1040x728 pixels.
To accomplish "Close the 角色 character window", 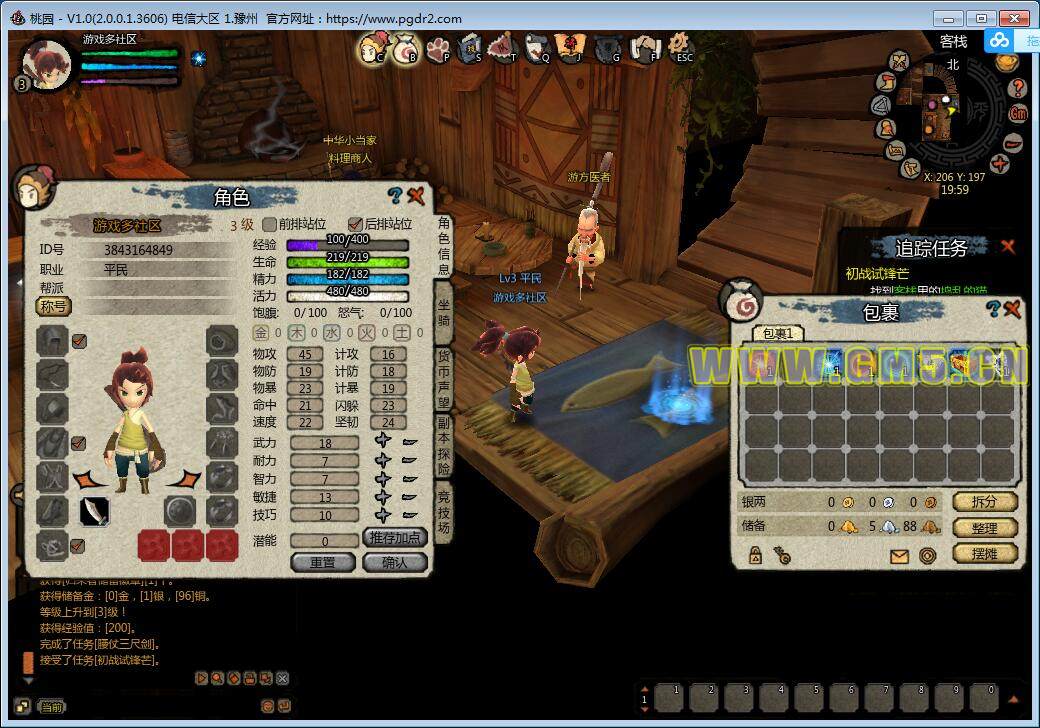I will pos(417,196).
